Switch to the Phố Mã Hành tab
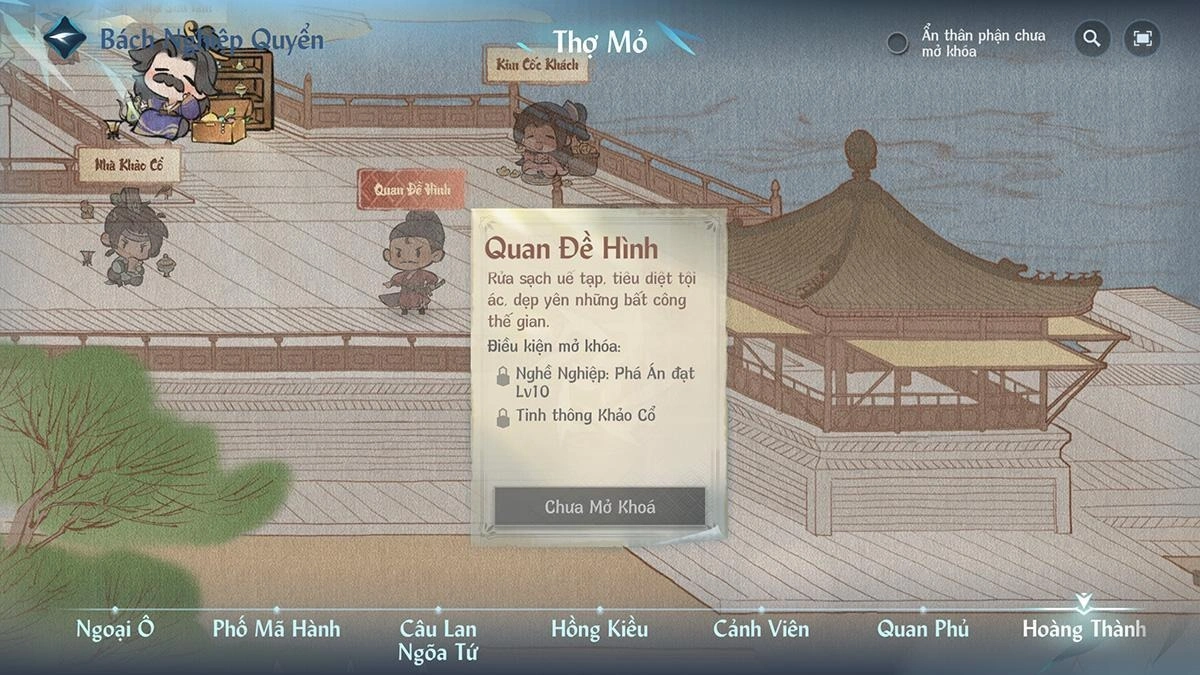Screen dimensions: 1200x675 pos(276,629)
